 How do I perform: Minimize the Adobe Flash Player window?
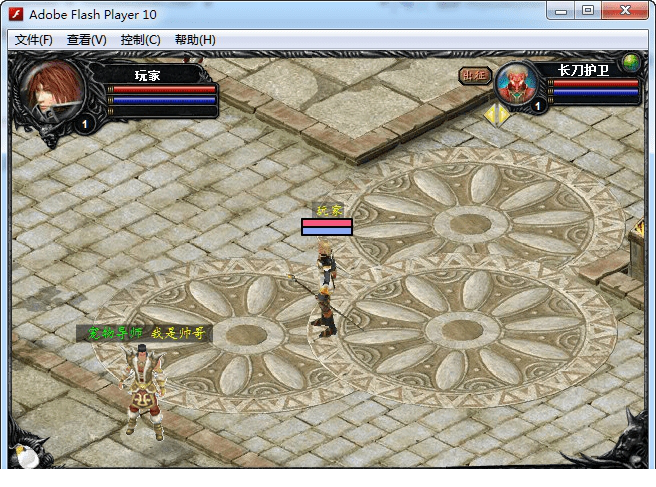click(562, 11)
